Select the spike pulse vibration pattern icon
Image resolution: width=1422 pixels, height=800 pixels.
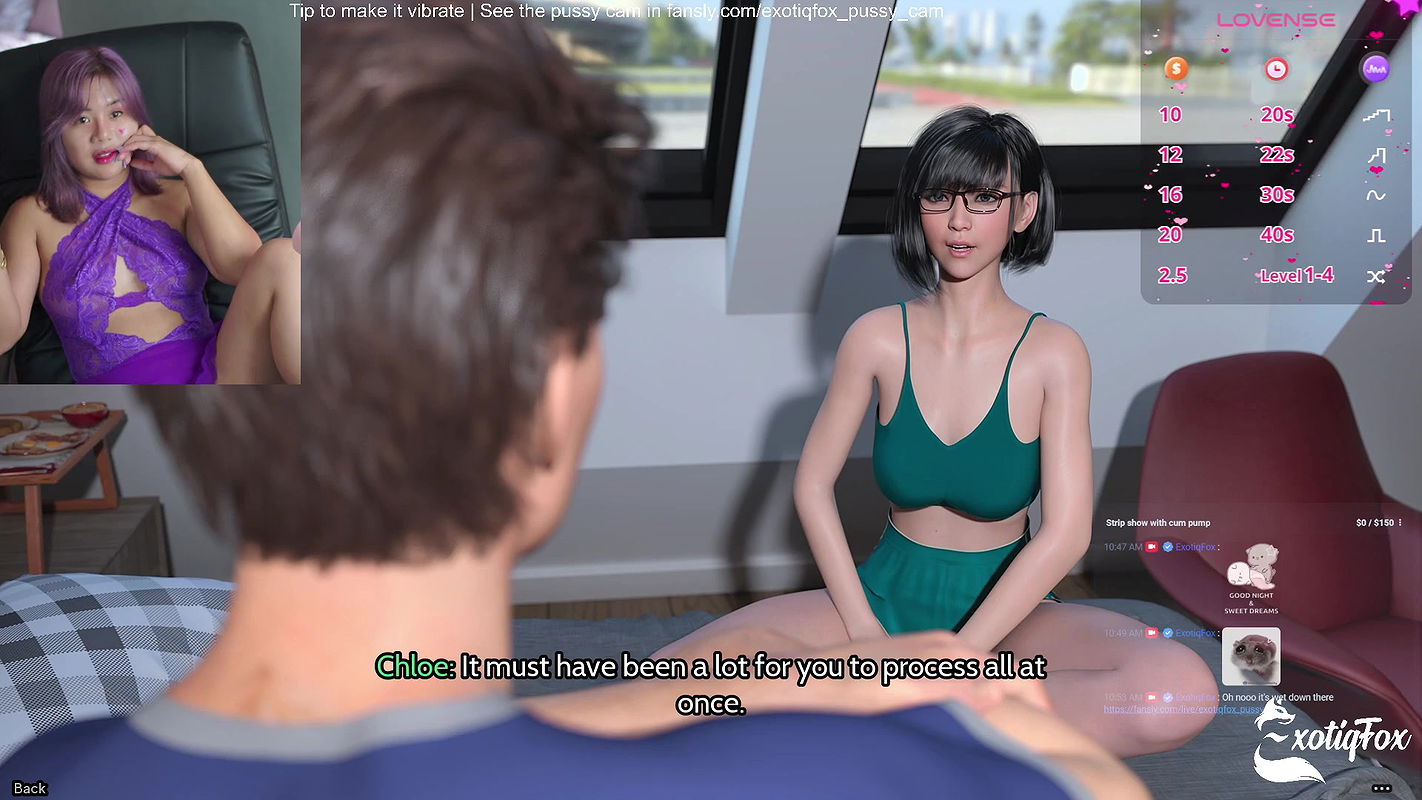tap(1379, 155)
